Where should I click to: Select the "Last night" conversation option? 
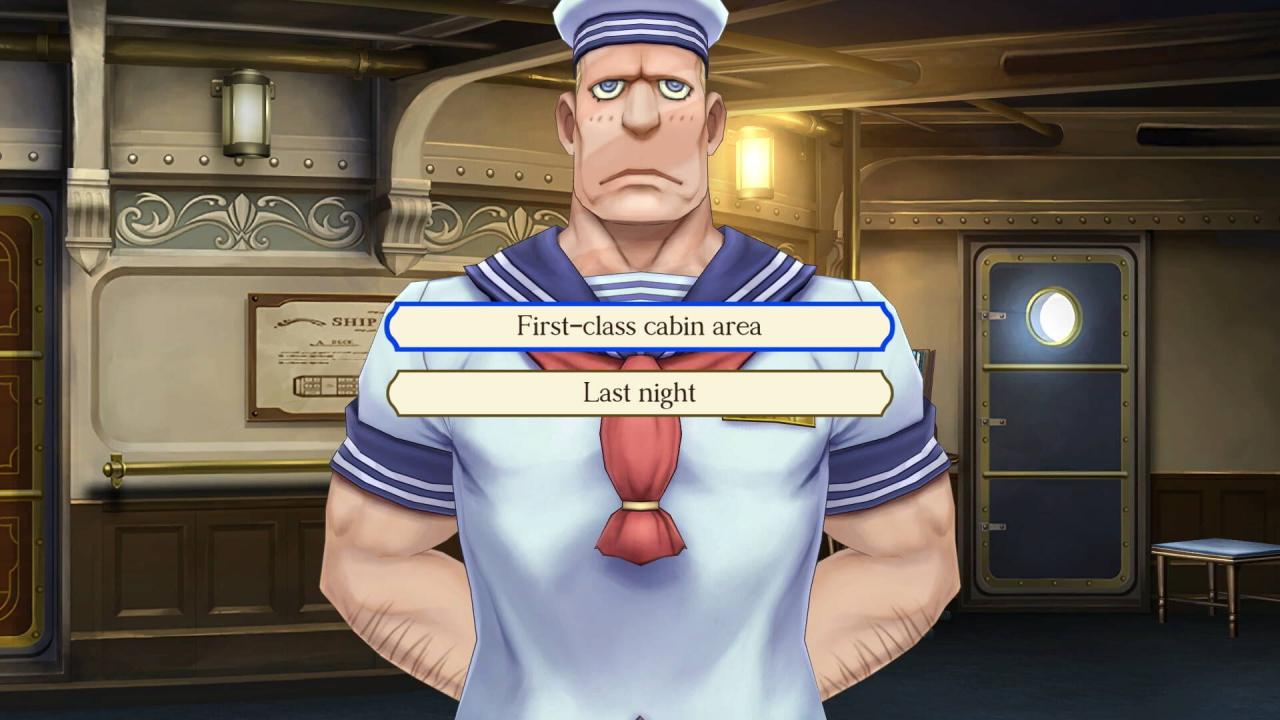(x=639, y=392)
